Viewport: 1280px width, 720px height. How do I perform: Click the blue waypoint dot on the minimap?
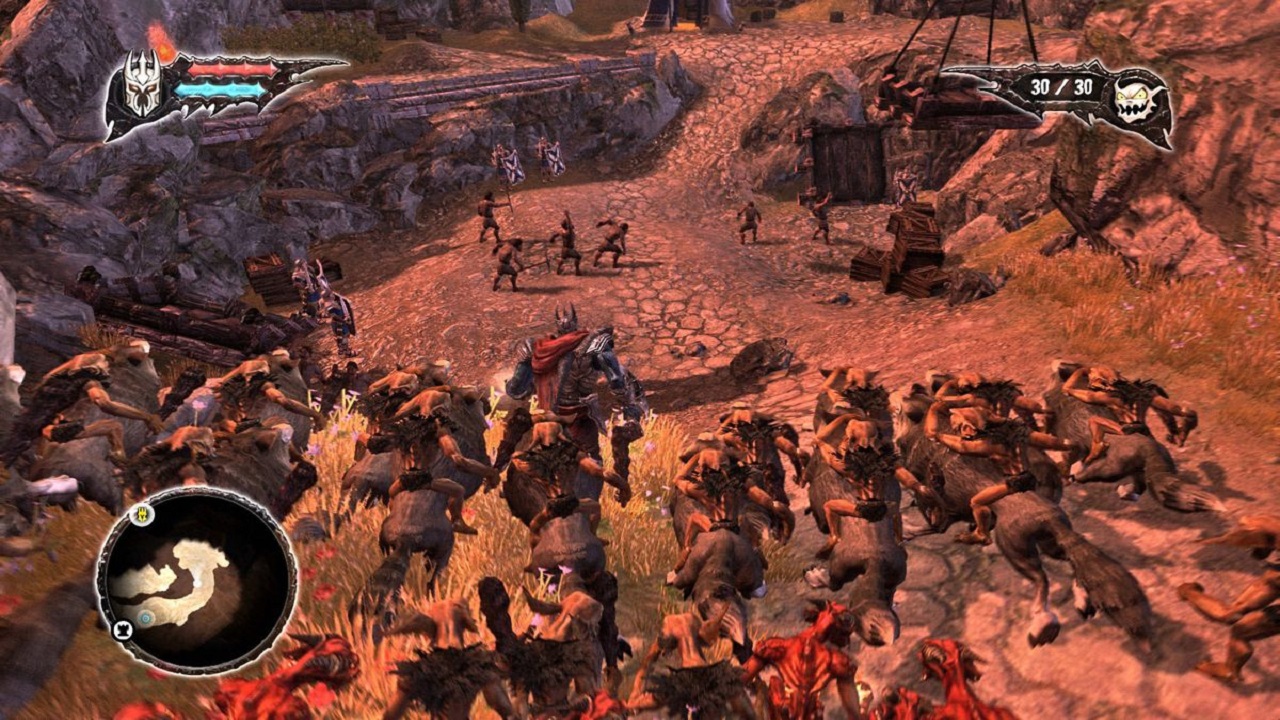[x=145, y=617]
